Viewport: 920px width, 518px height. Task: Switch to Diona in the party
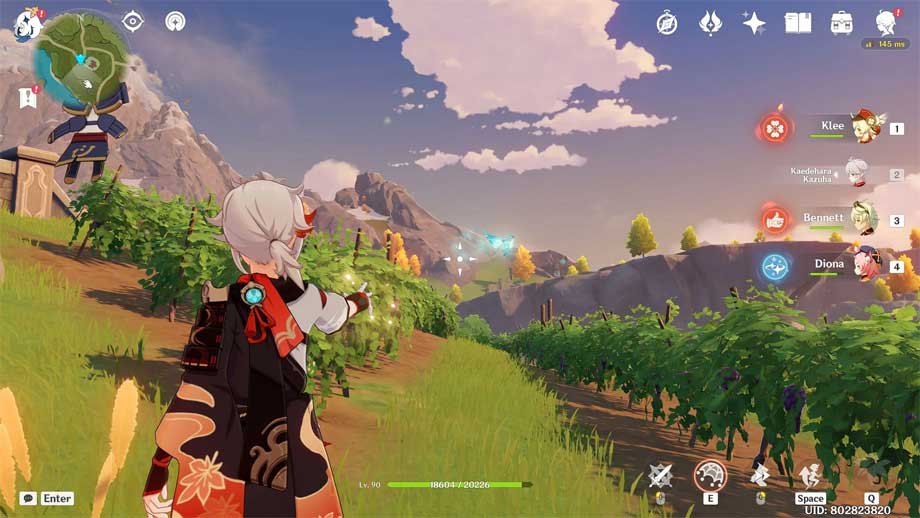(x=862, y=265)
